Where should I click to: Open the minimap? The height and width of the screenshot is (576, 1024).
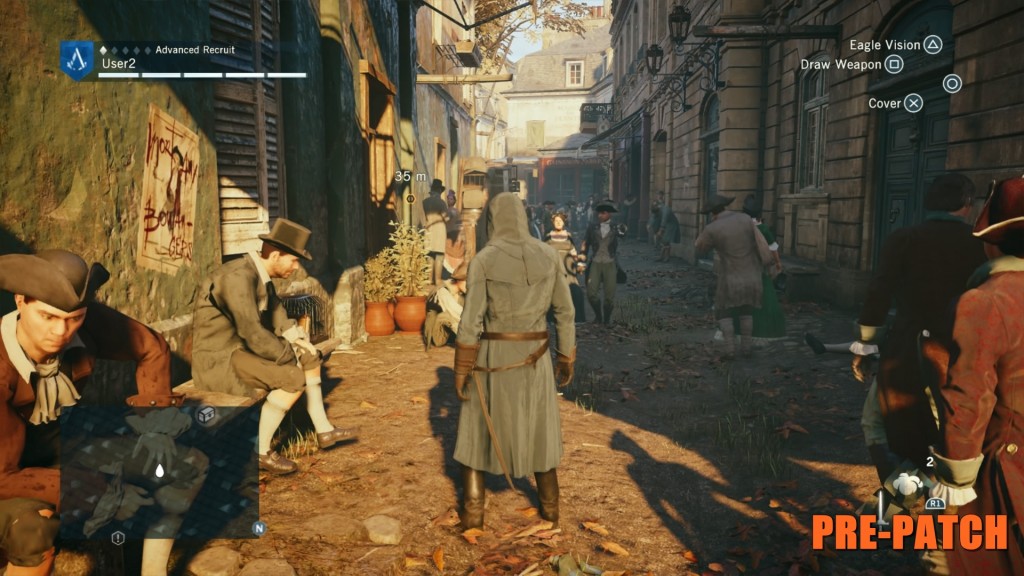coord(160,468)
